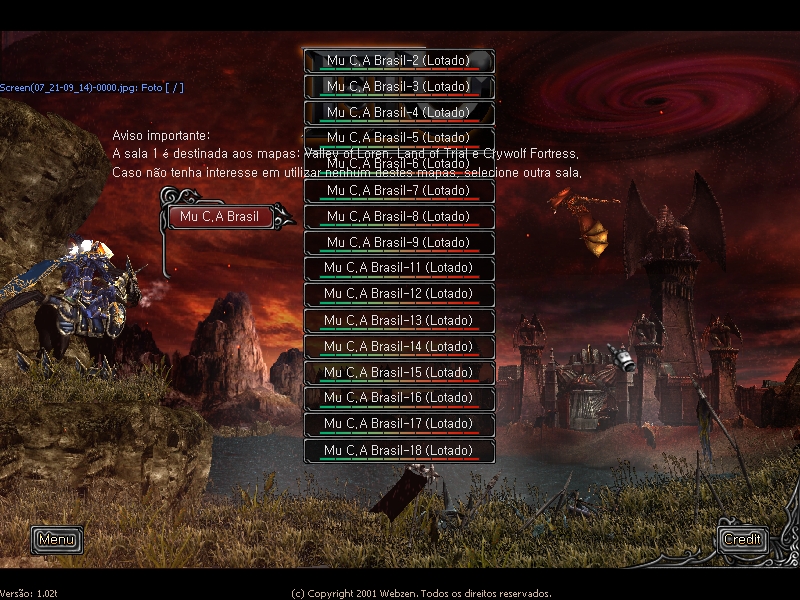Image resolution: width=800 pixels, height=600 pixels.
Task: Show the Credit screen
Action: [x=742, y=540]
